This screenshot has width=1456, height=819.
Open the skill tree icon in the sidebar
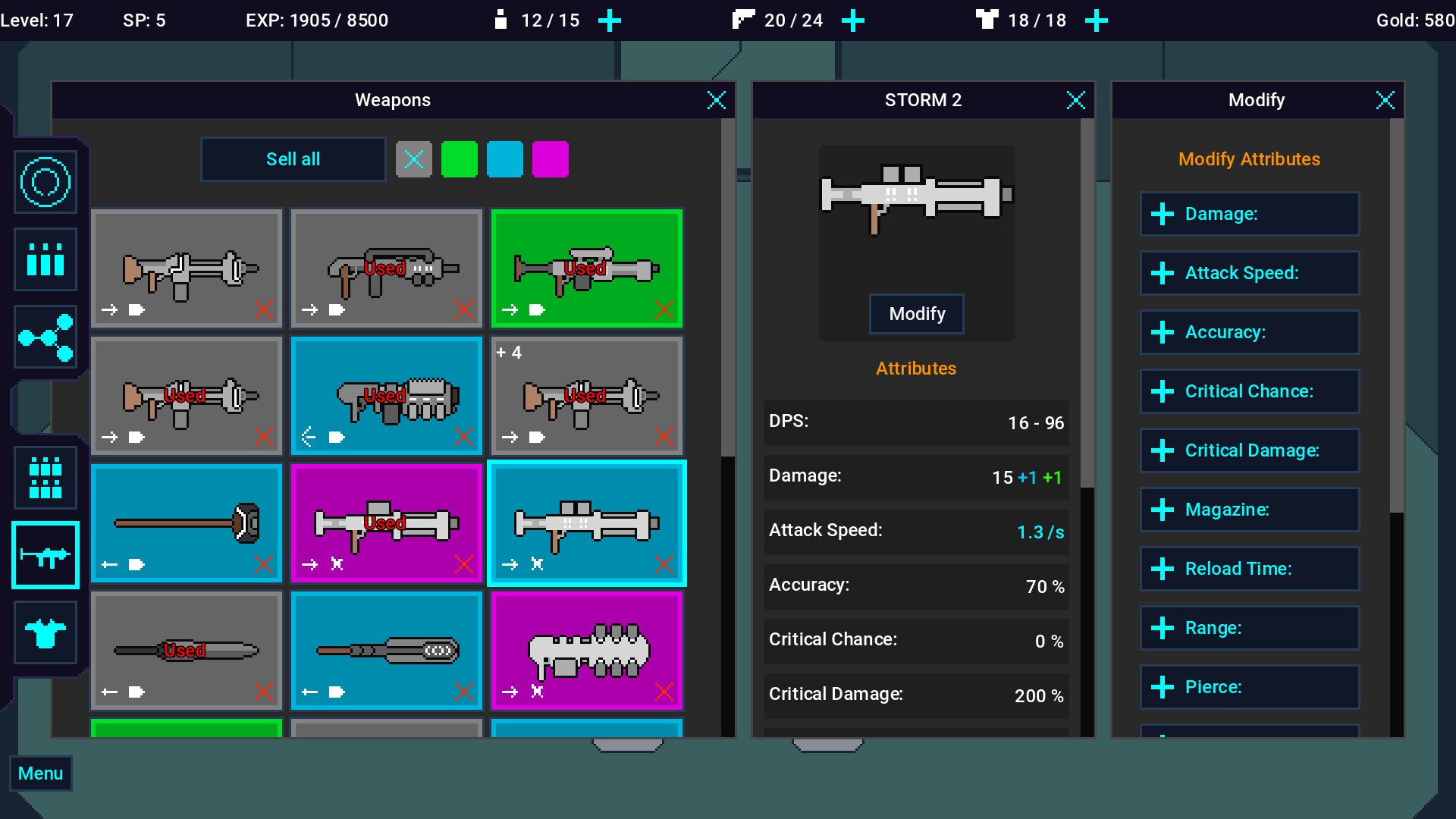(45, 337)
